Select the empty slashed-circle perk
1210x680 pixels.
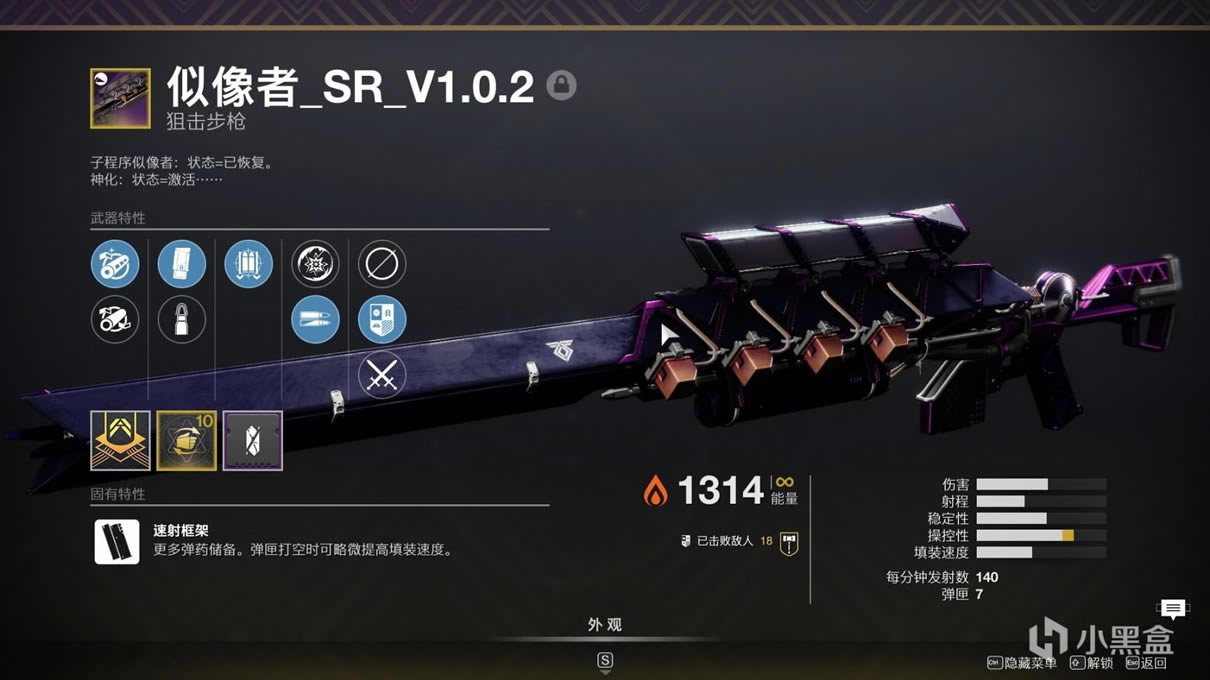(382, 265)
